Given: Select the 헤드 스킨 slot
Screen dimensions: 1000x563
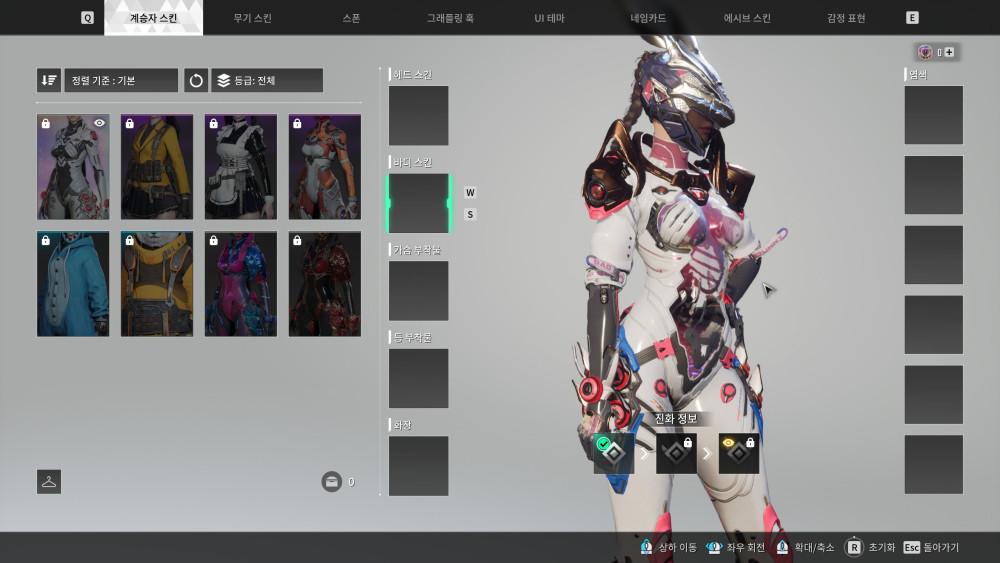Looking at the screenshot, I should pyautogui.click(x=418, y=115).
